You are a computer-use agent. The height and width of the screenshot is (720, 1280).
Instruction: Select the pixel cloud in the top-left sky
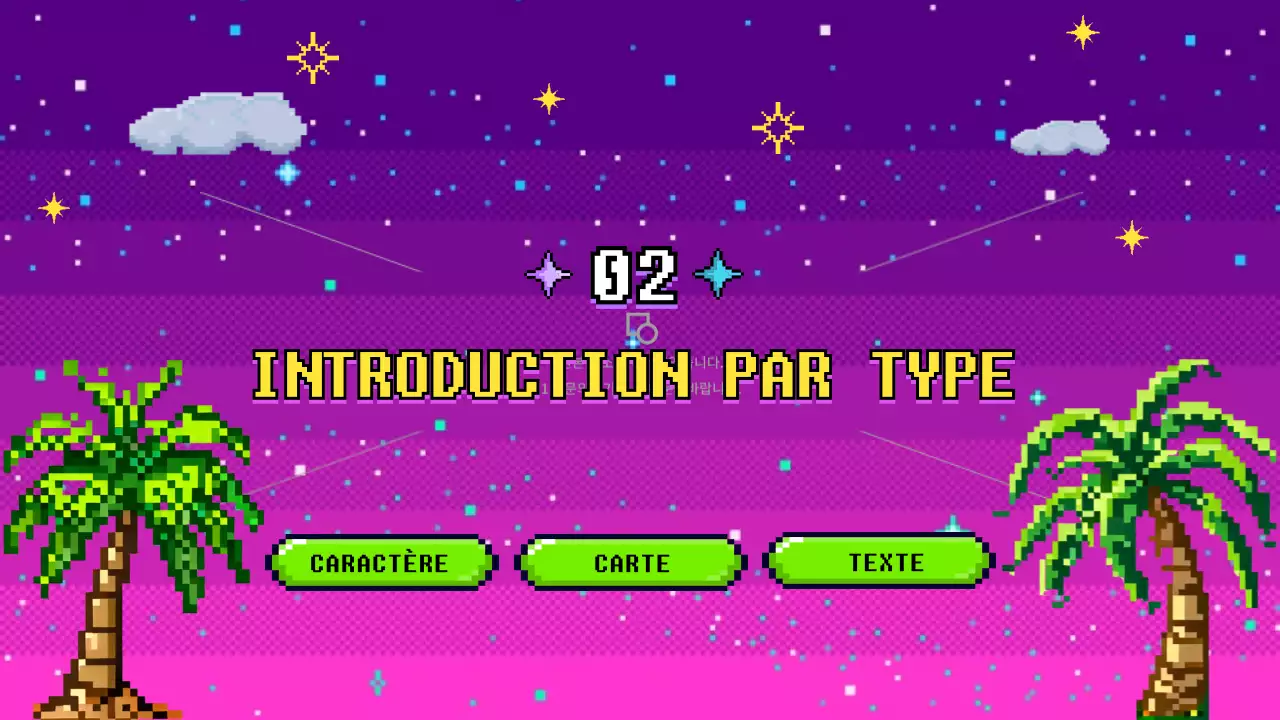(x=215, y=125)
